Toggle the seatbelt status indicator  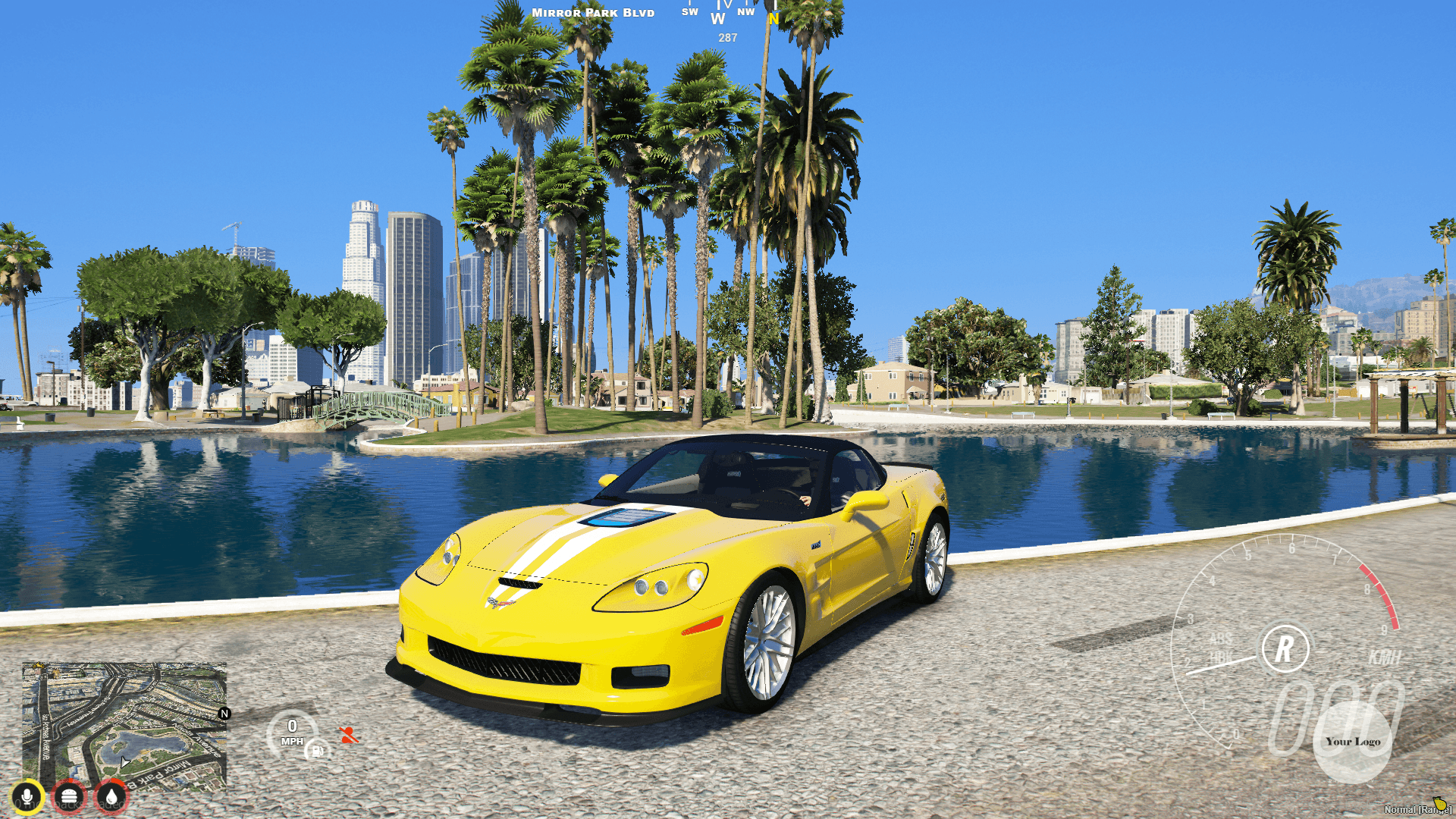click(x=347, y=734)
